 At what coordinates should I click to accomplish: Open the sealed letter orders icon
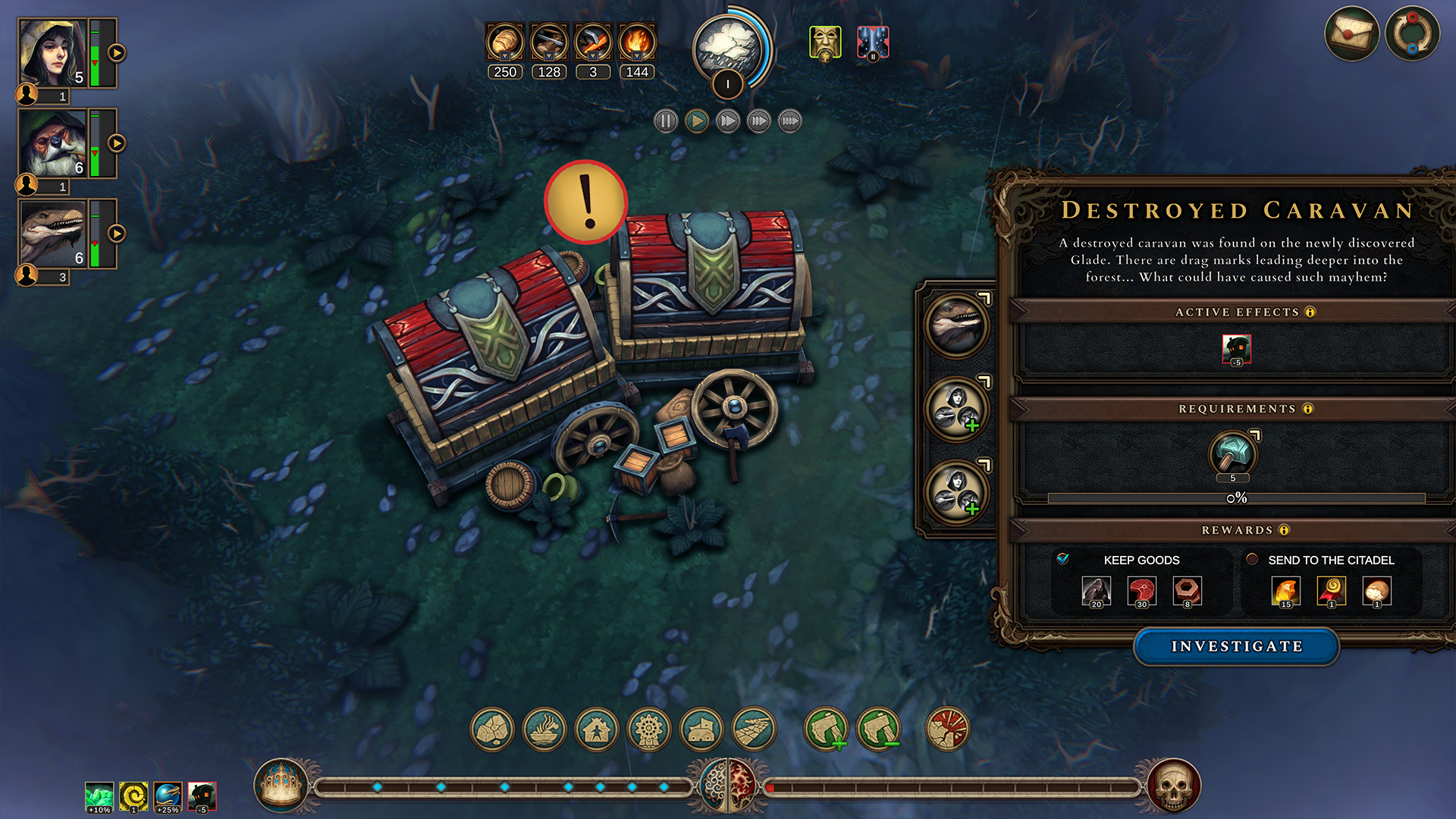click(1351, 34)
